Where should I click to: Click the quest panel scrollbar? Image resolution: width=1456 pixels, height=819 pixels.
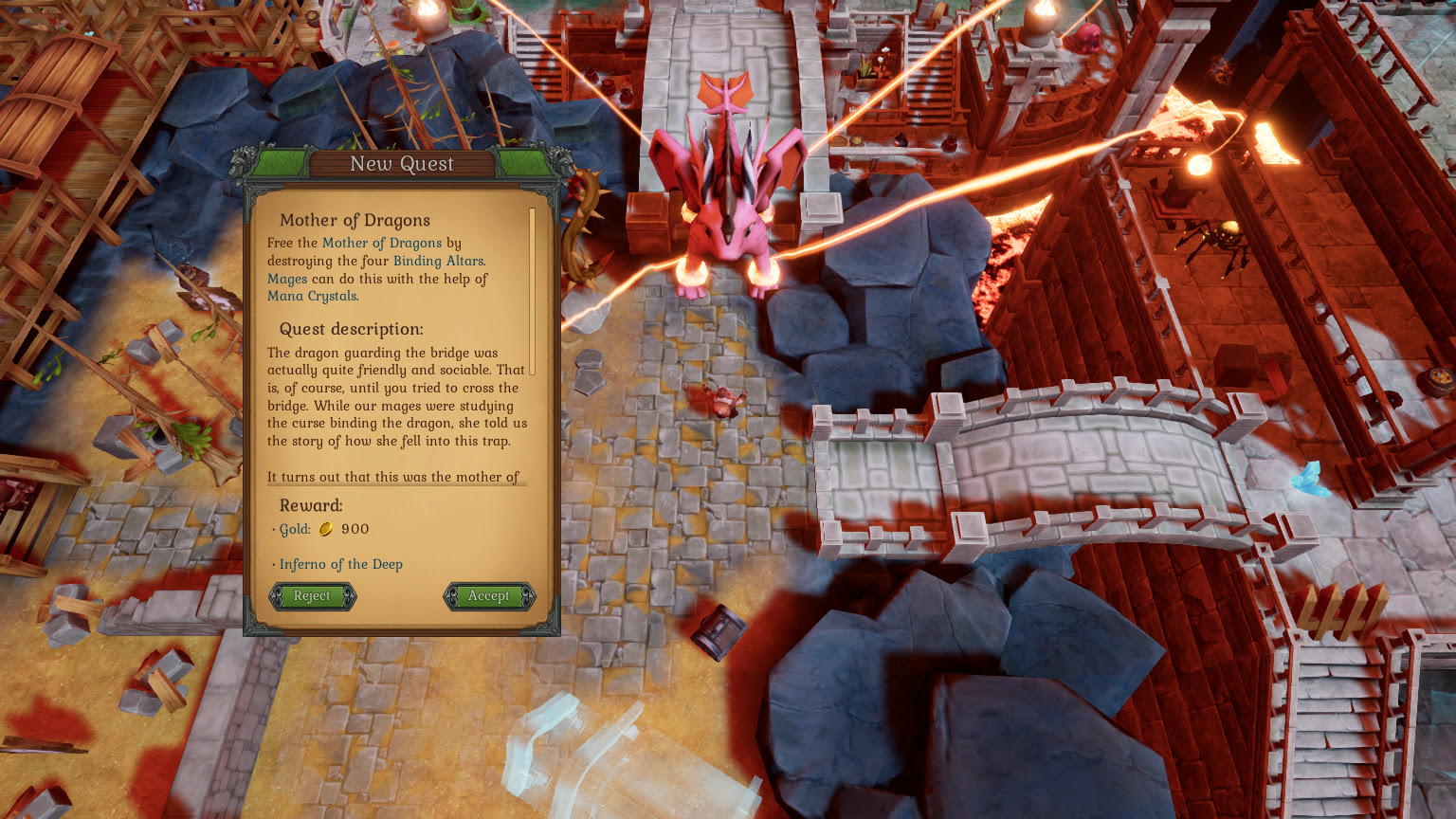coord(532,291)
